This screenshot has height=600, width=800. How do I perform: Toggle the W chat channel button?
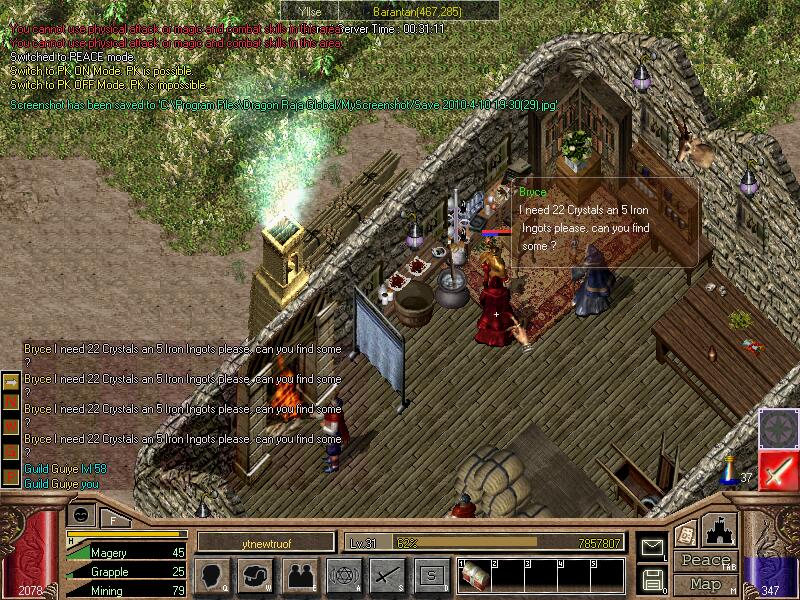click(x=11, y=427)
